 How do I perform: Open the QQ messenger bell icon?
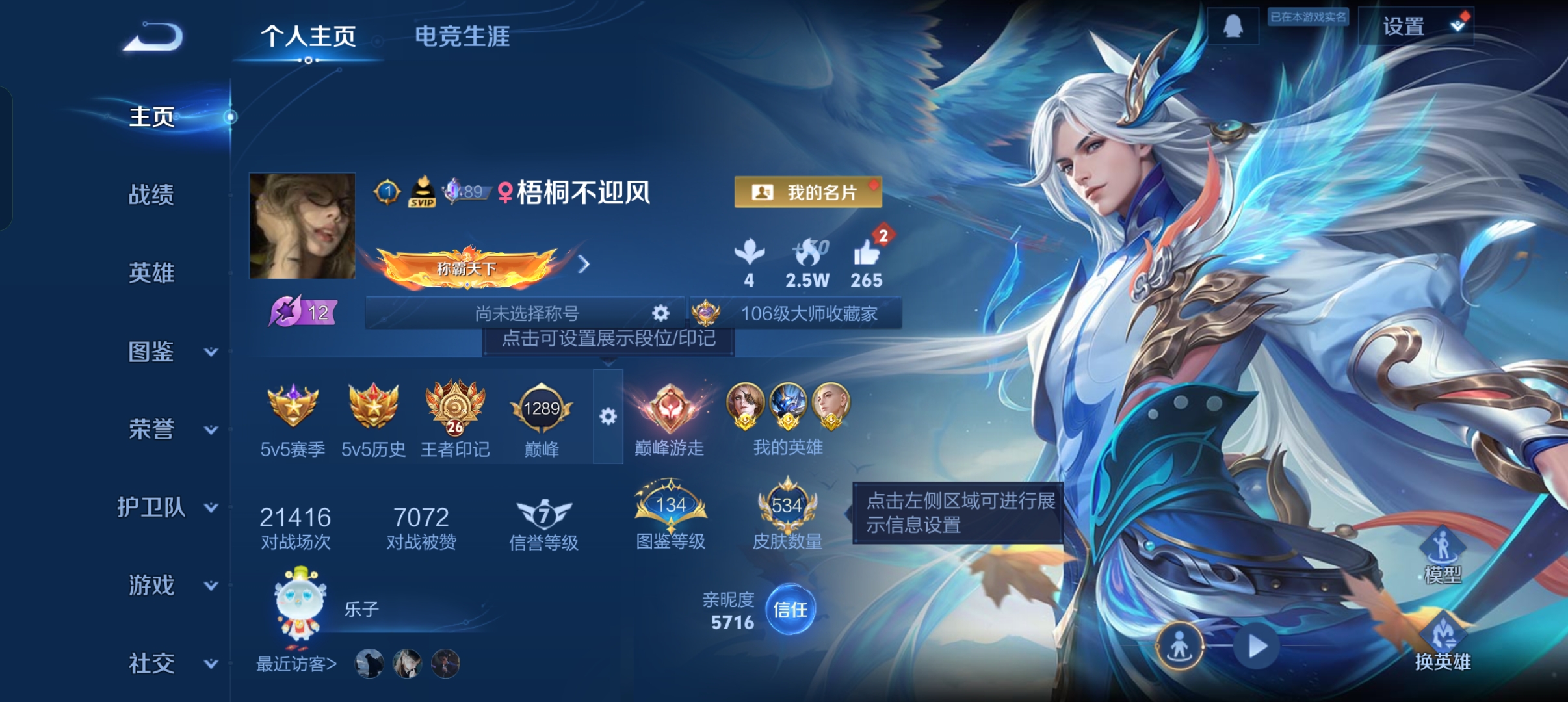1234,25
